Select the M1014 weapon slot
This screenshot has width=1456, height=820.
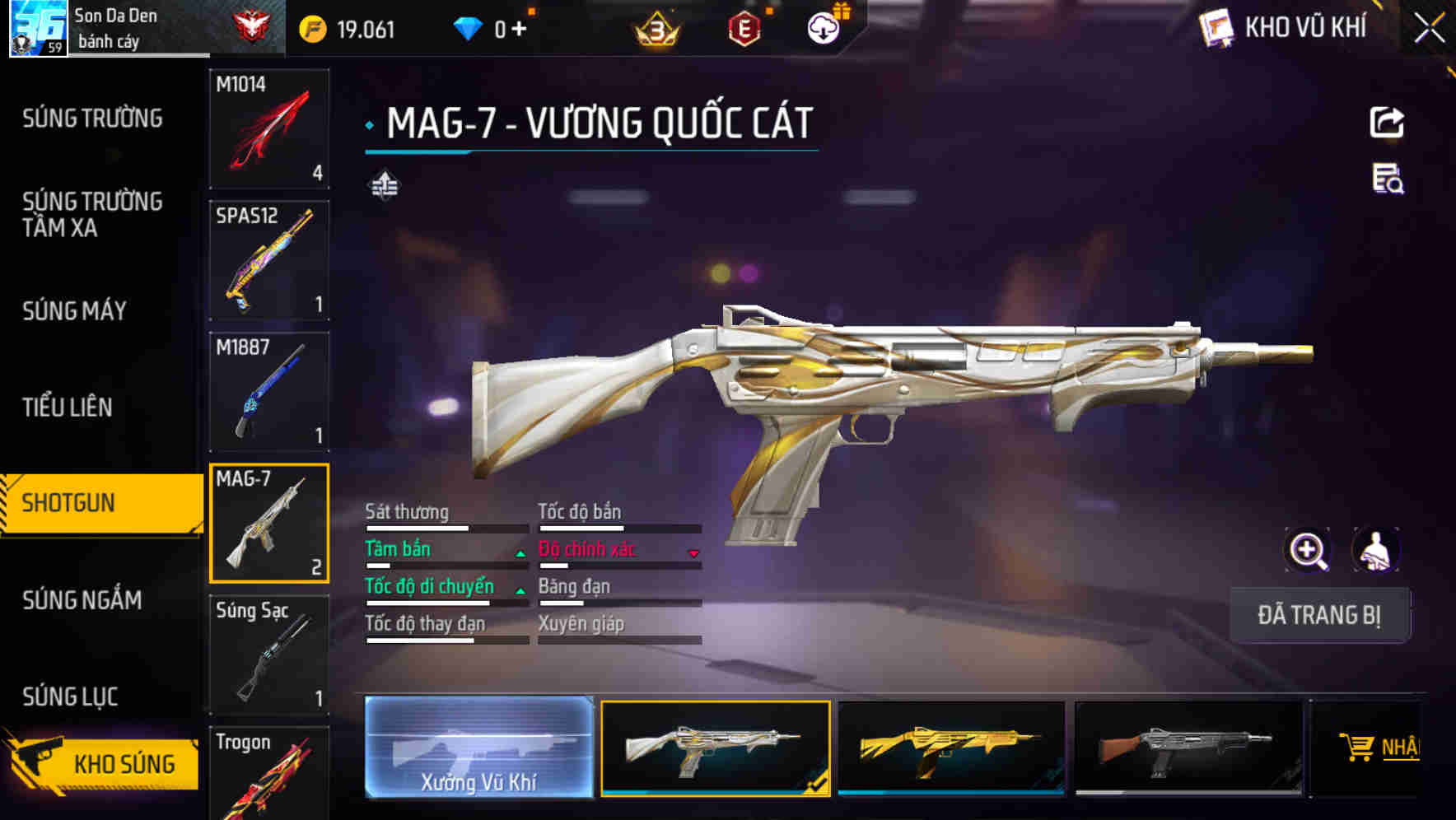[x=269, y=128]
